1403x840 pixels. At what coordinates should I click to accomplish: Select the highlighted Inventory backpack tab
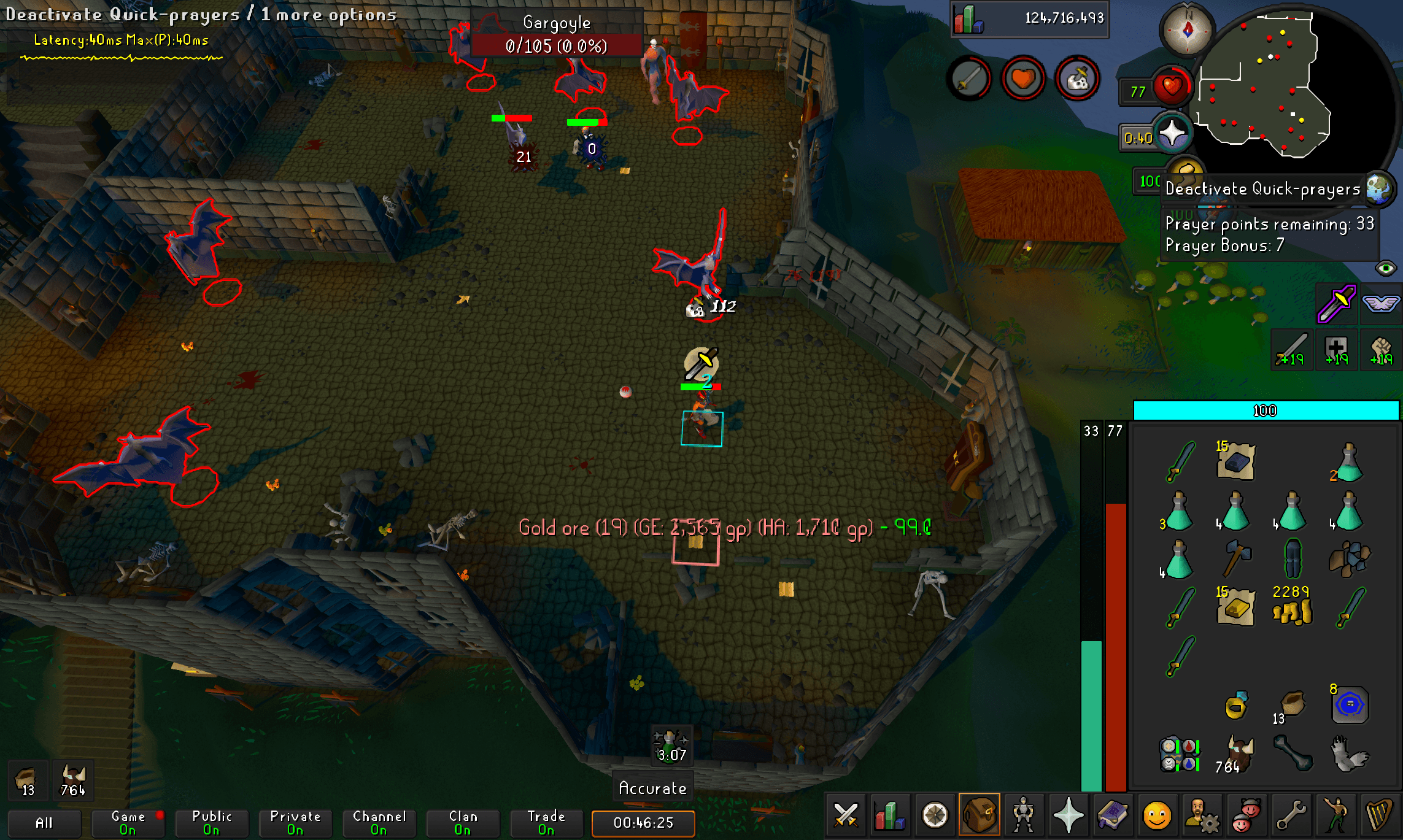tap(981, 816)
